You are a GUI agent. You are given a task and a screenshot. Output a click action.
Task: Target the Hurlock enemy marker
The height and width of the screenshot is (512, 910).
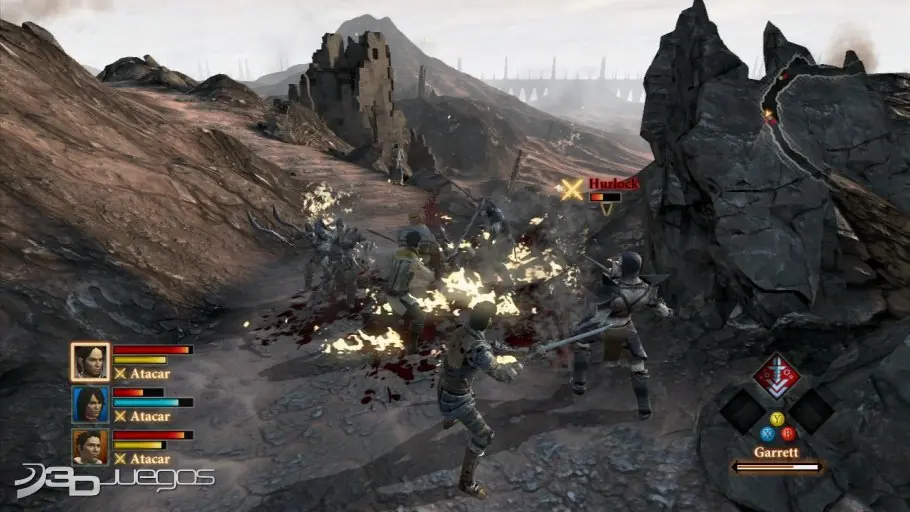click(572, 189)
